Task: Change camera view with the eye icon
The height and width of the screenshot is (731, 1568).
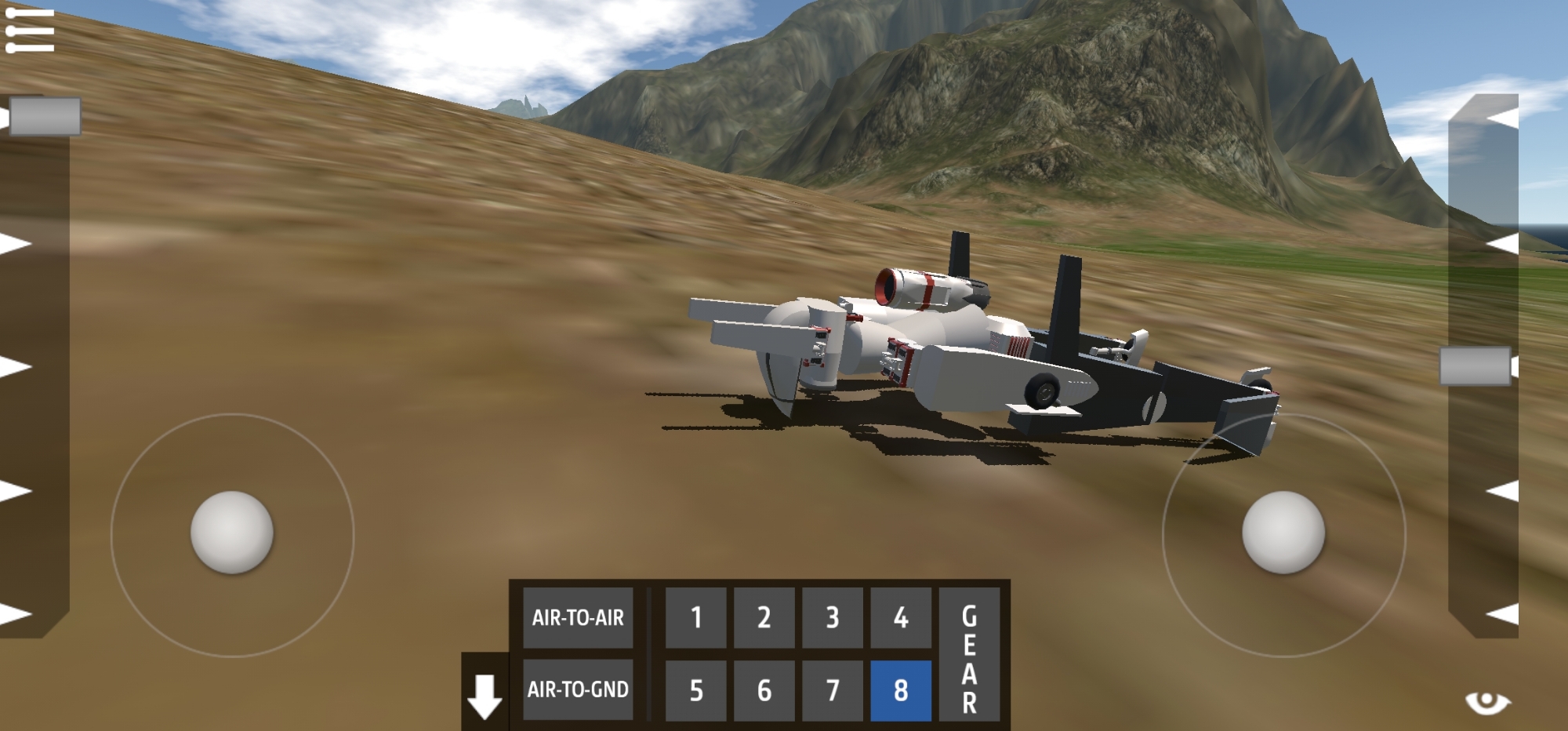Action: tap(1487, 702)
